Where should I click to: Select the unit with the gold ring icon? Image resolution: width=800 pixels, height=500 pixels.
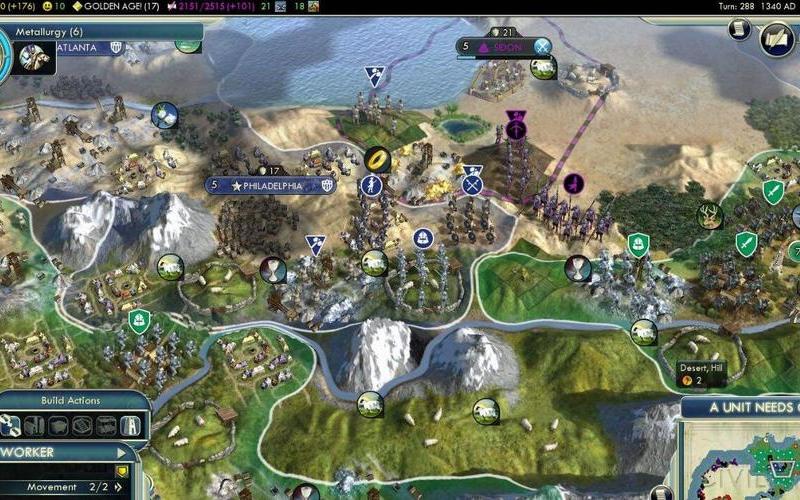tap(376, 157)
